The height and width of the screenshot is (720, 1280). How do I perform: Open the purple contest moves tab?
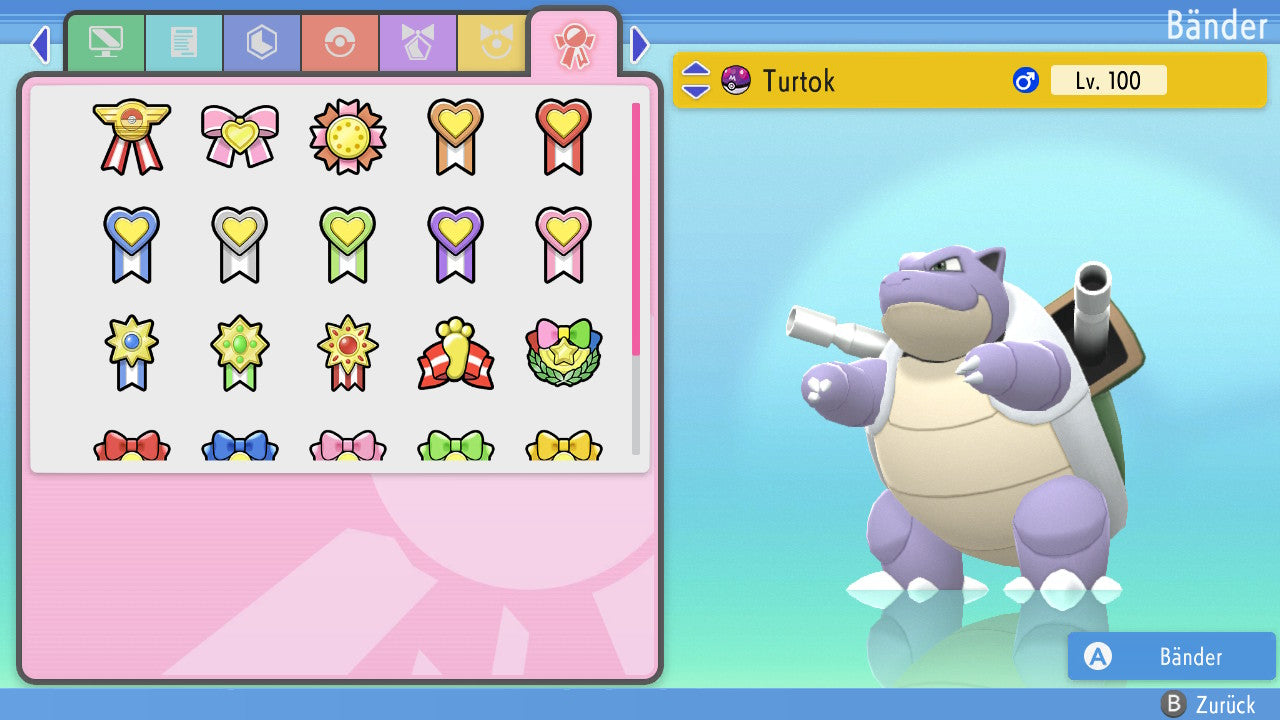418,43
